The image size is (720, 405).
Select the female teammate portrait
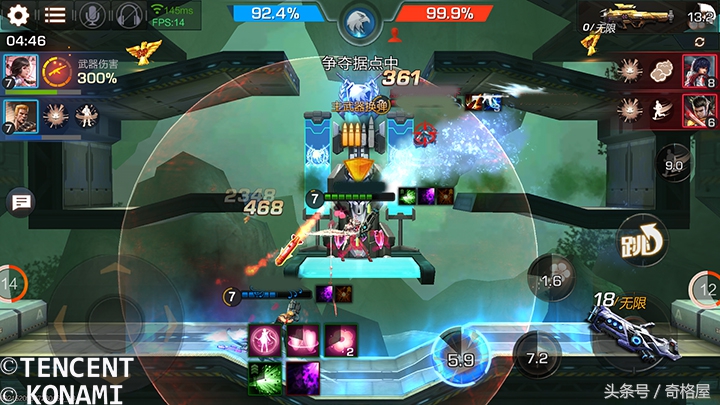click(x=20, y=71)
